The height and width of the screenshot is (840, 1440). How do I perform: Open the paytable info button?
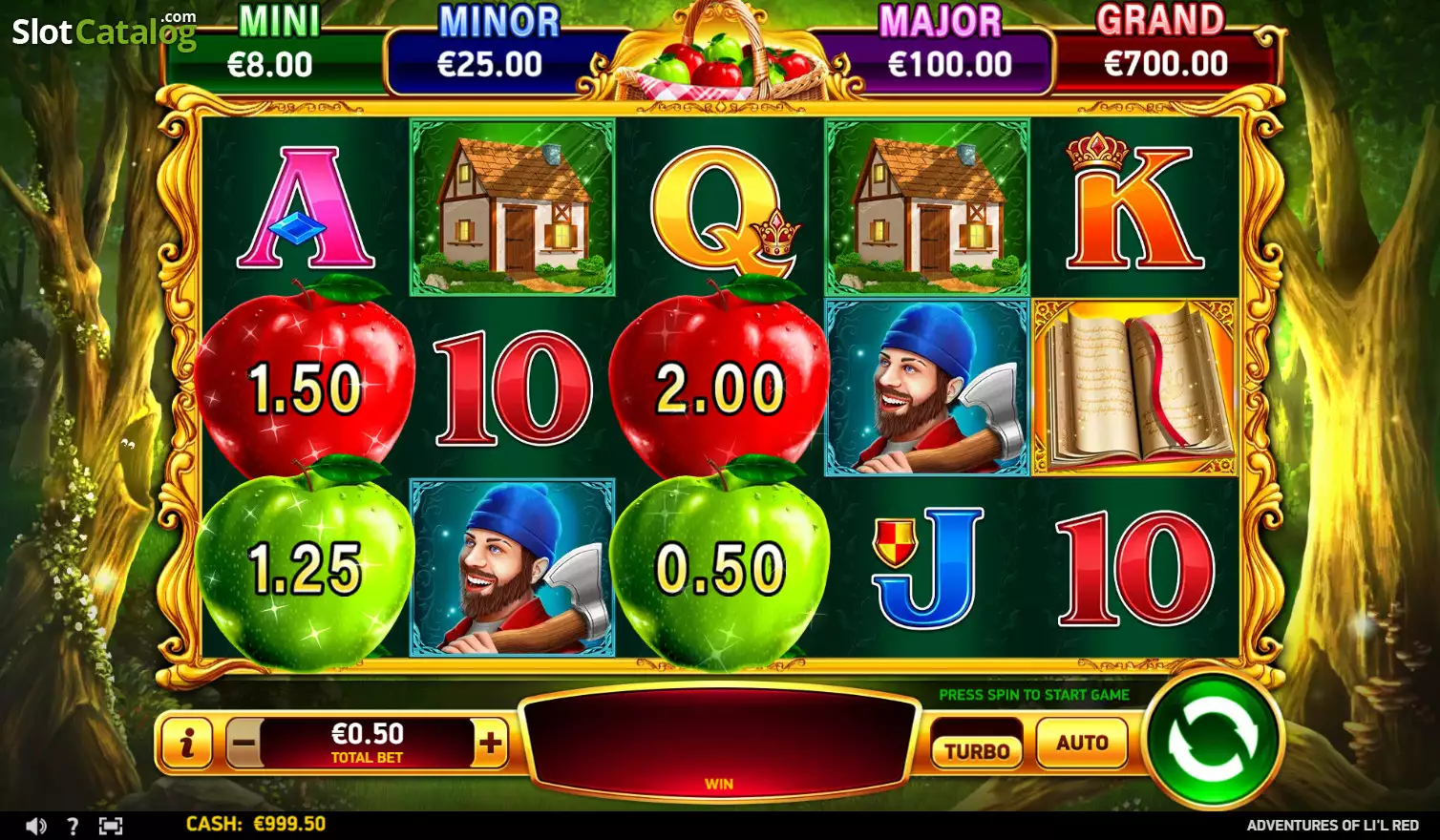[x=187, y=743]
